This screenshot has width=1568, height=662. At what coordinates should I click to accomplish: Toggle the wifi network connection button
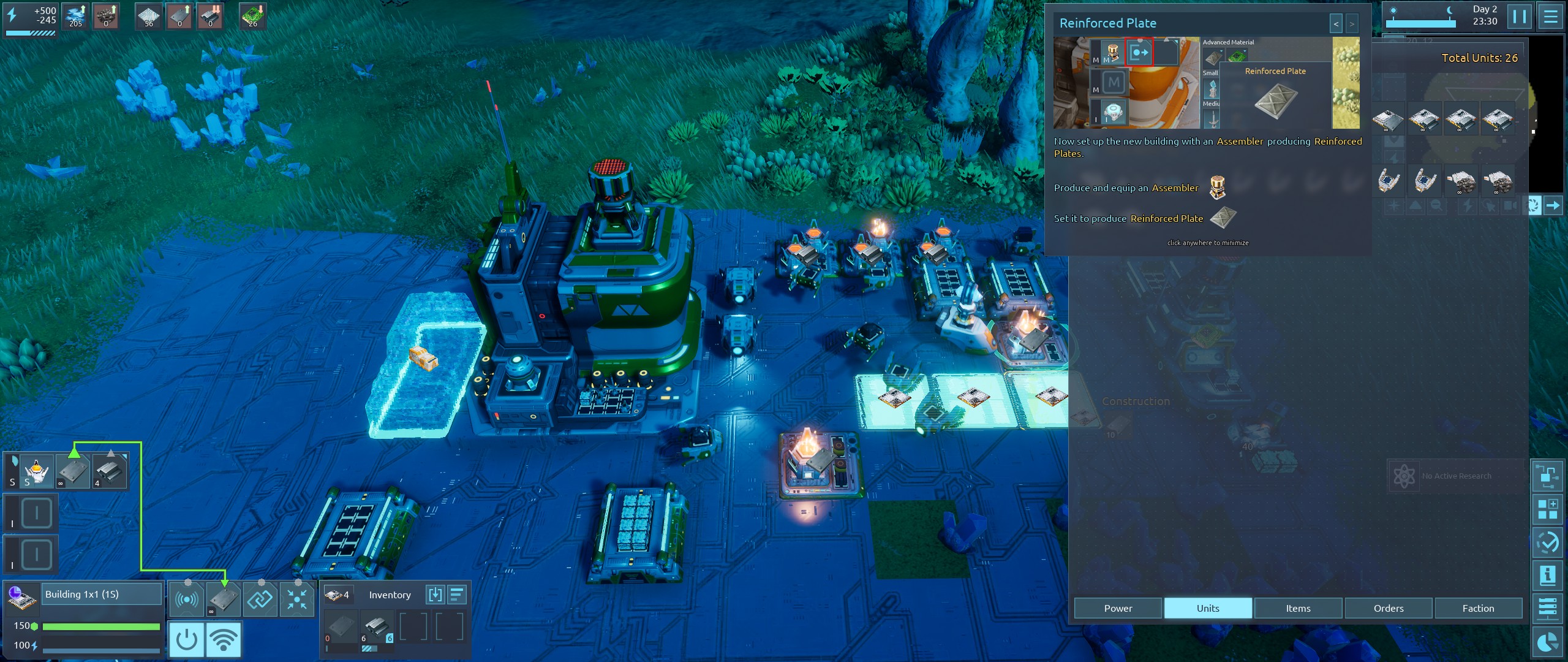pyautogui.click(x=224, y=639)
